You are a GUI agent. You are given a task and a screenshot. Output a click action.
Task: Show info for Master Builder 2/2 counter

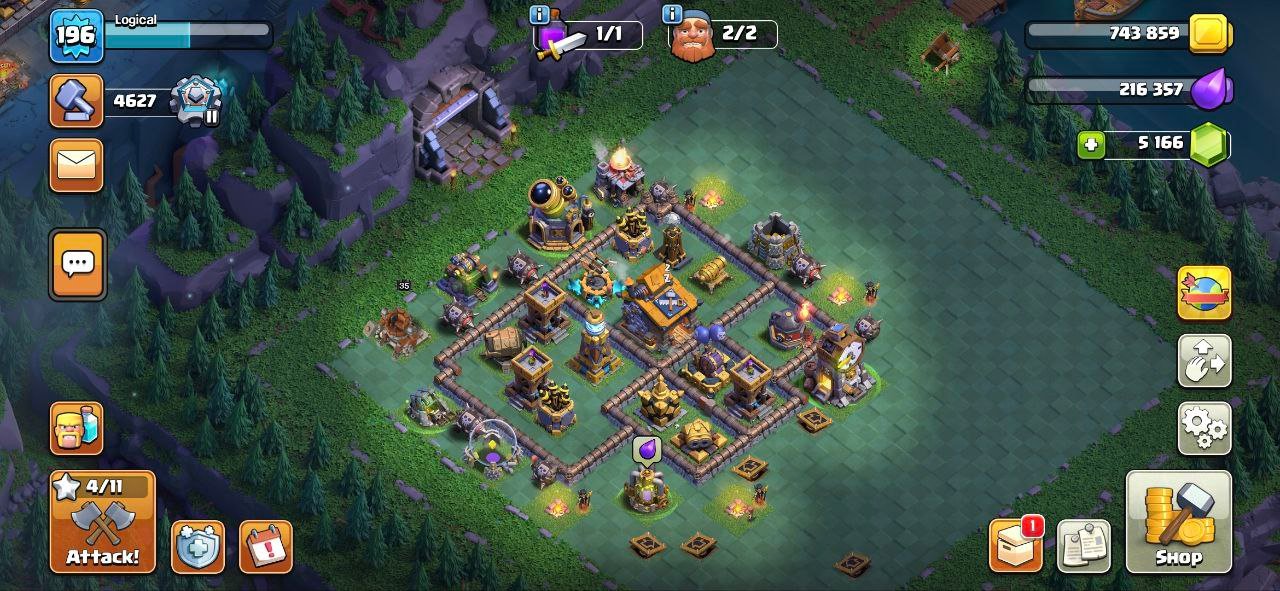(x=672, y=15)
